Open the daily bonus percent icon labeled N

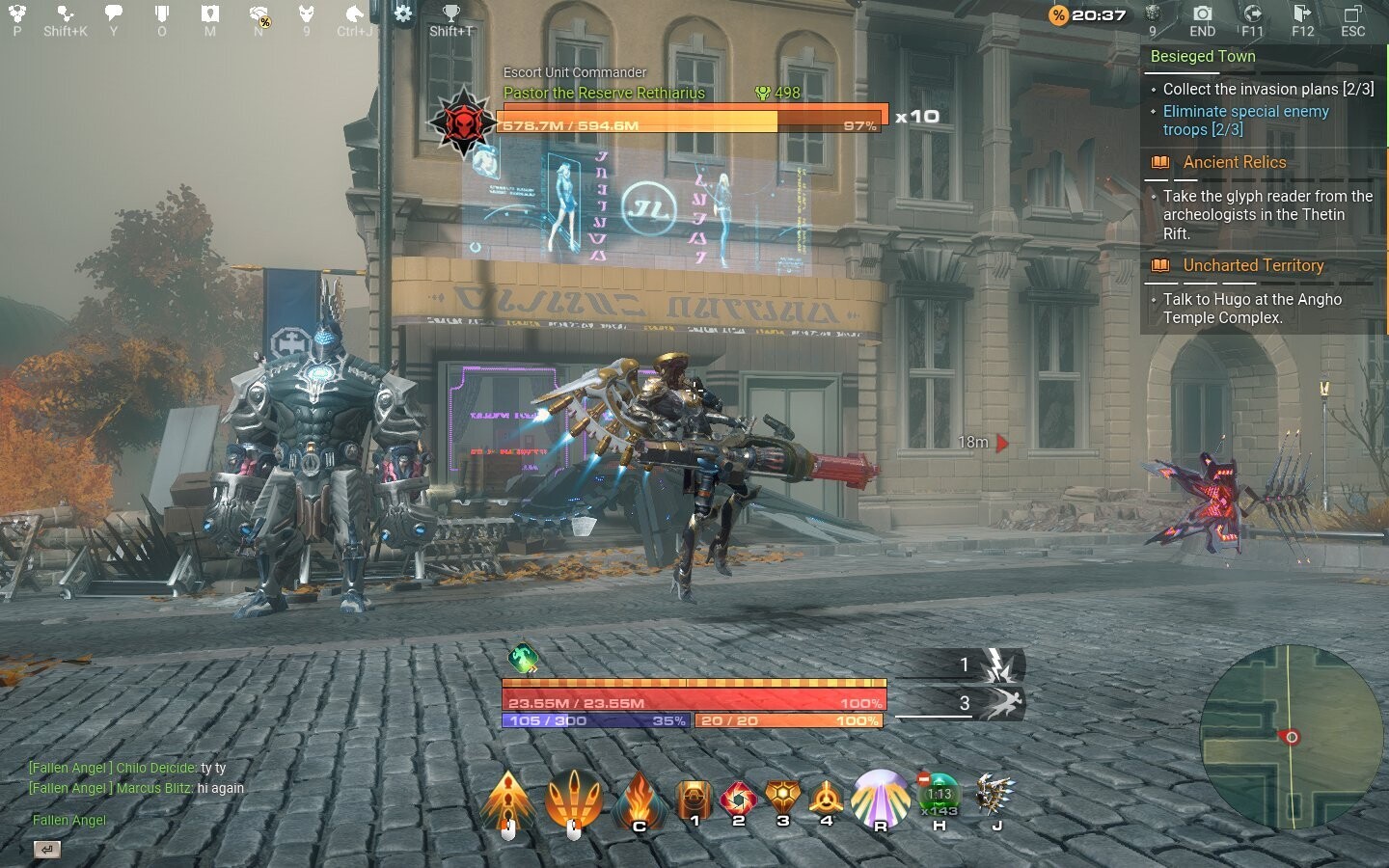tap(257, 15)
